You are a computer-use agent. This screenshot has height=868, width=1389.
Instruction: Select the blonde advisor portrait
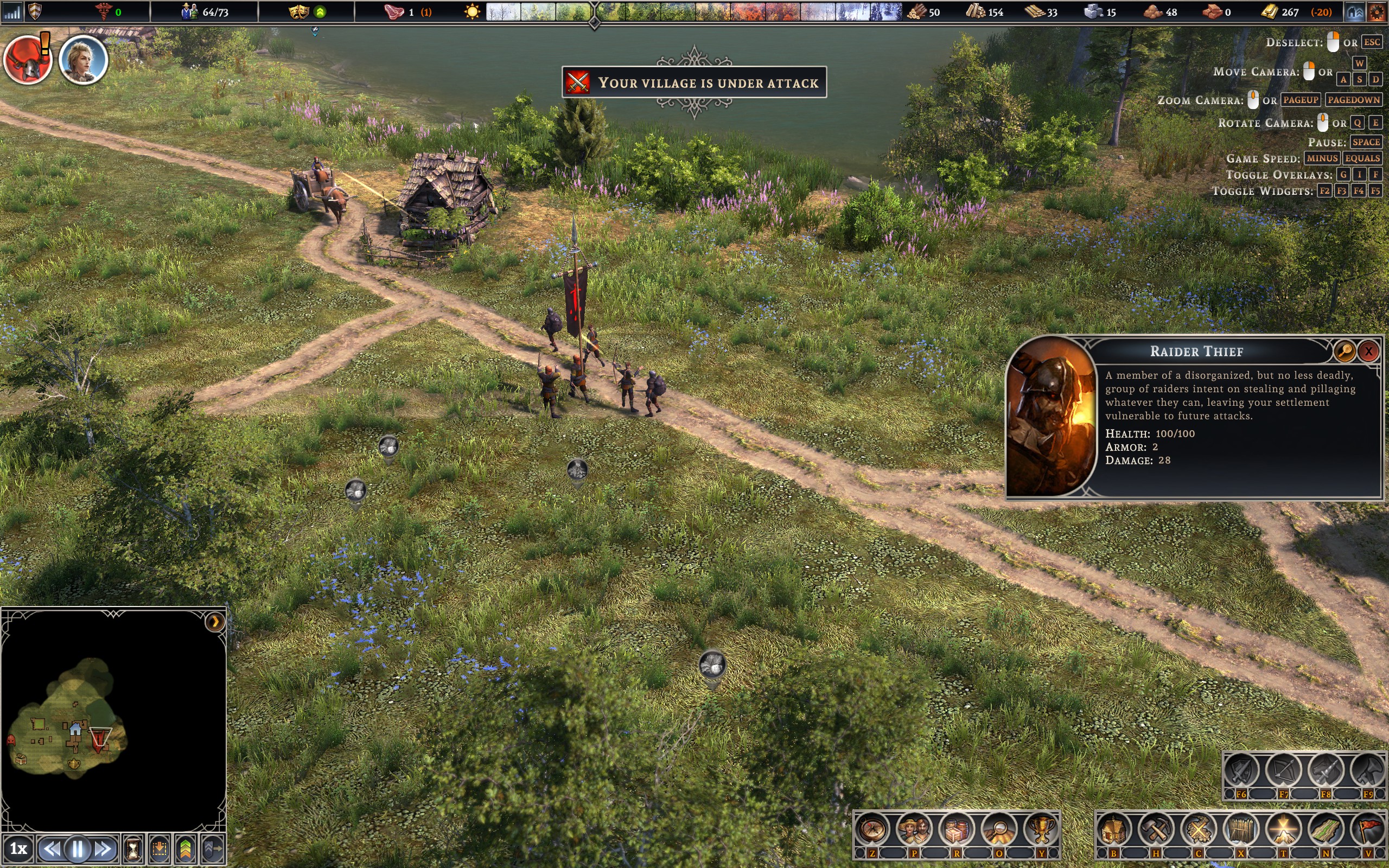[83, 60]
